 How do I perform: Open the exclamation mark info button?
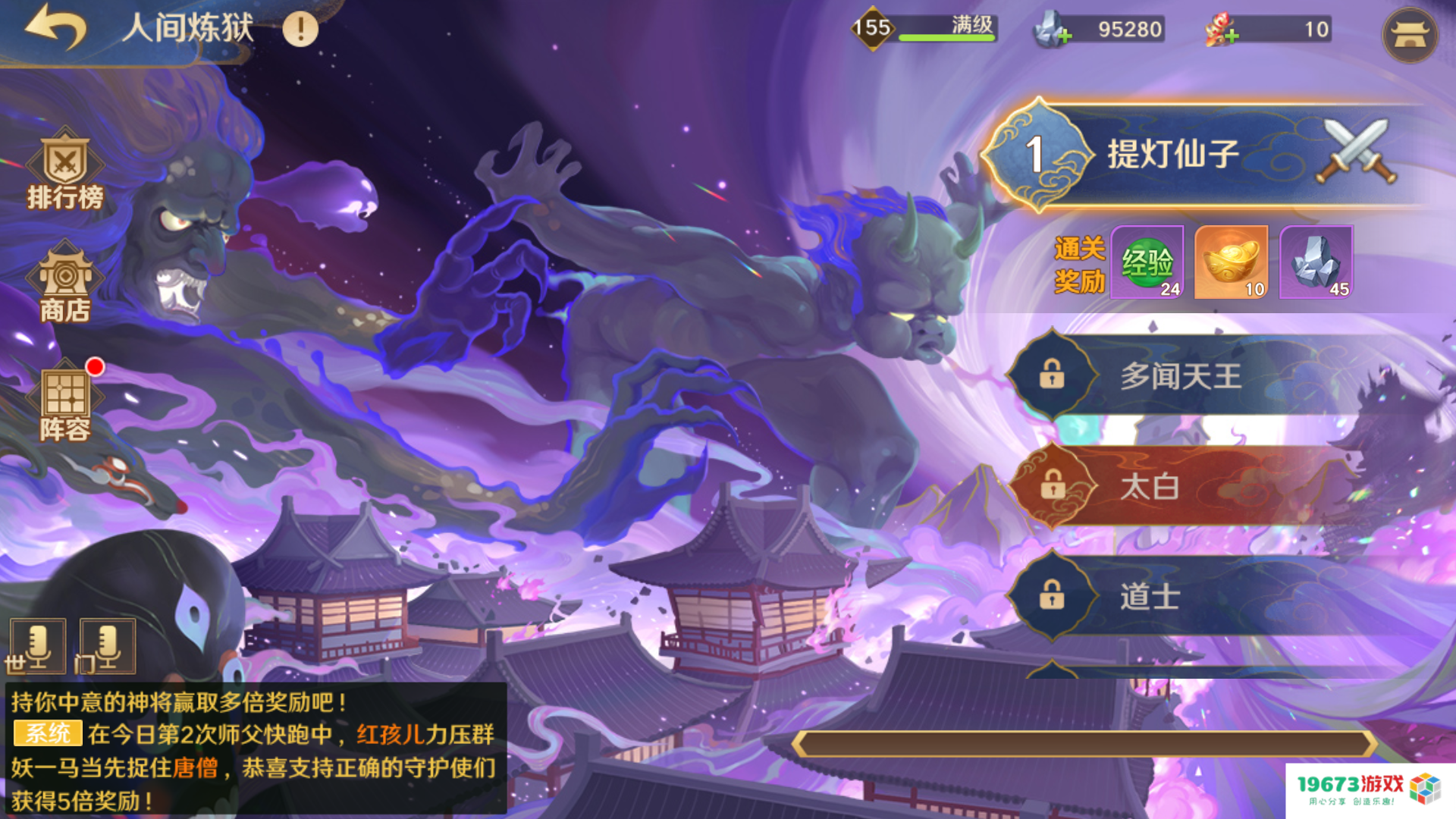300,30
